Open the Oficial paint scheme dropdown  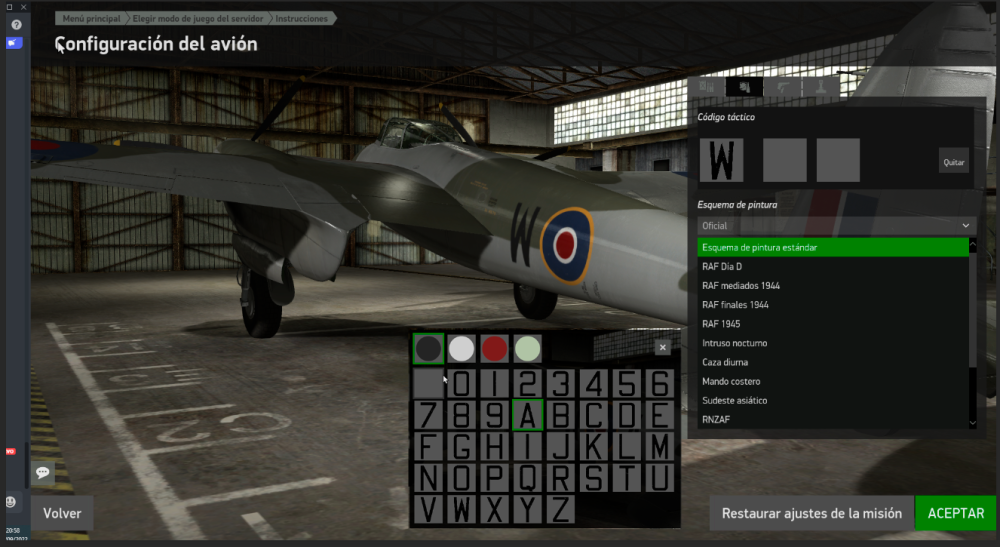(x=835, y=226)
